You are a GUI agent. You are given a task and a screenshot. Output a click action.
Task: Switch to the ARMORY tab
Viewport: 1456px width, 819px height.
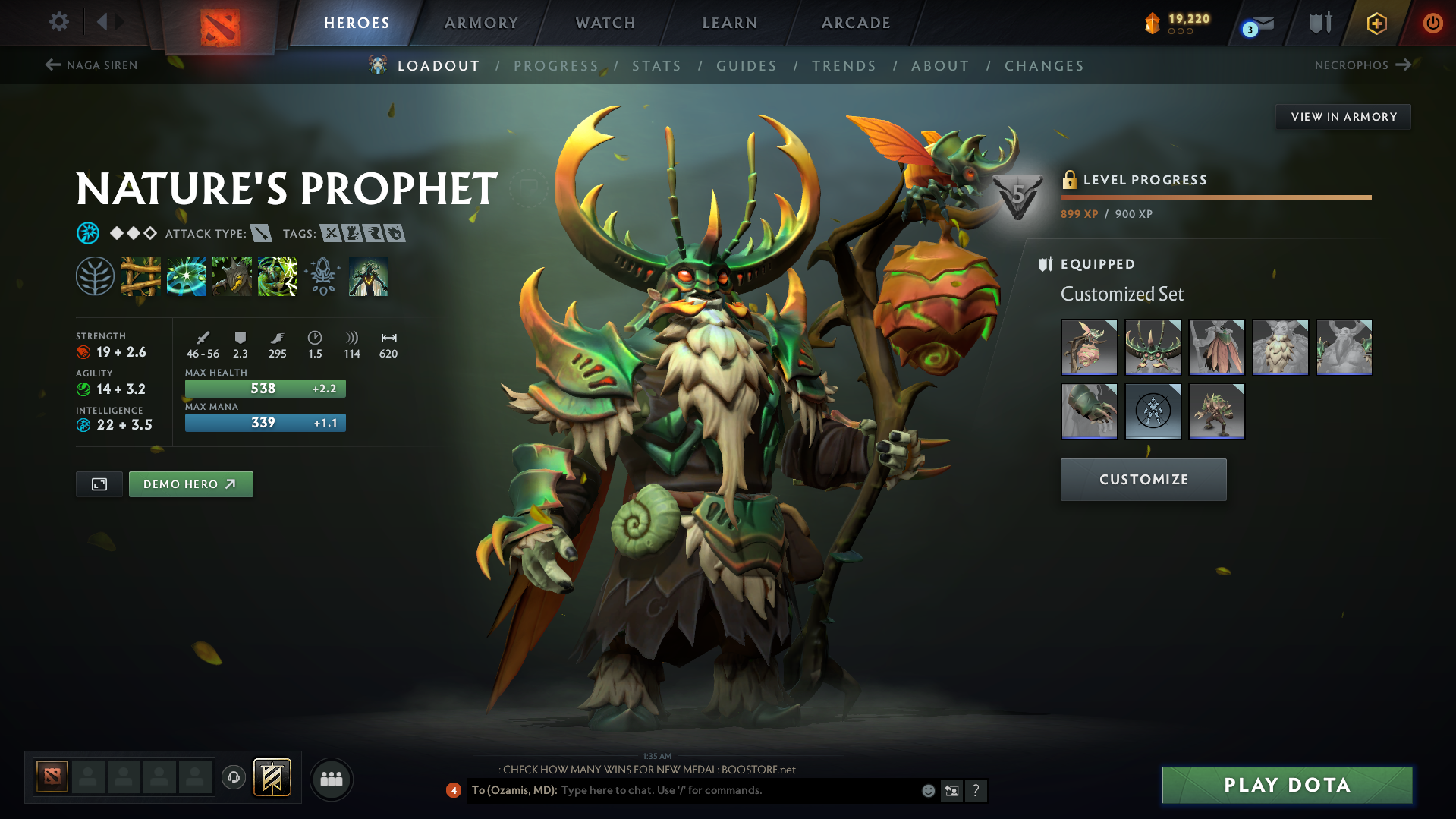click(481, 23)
